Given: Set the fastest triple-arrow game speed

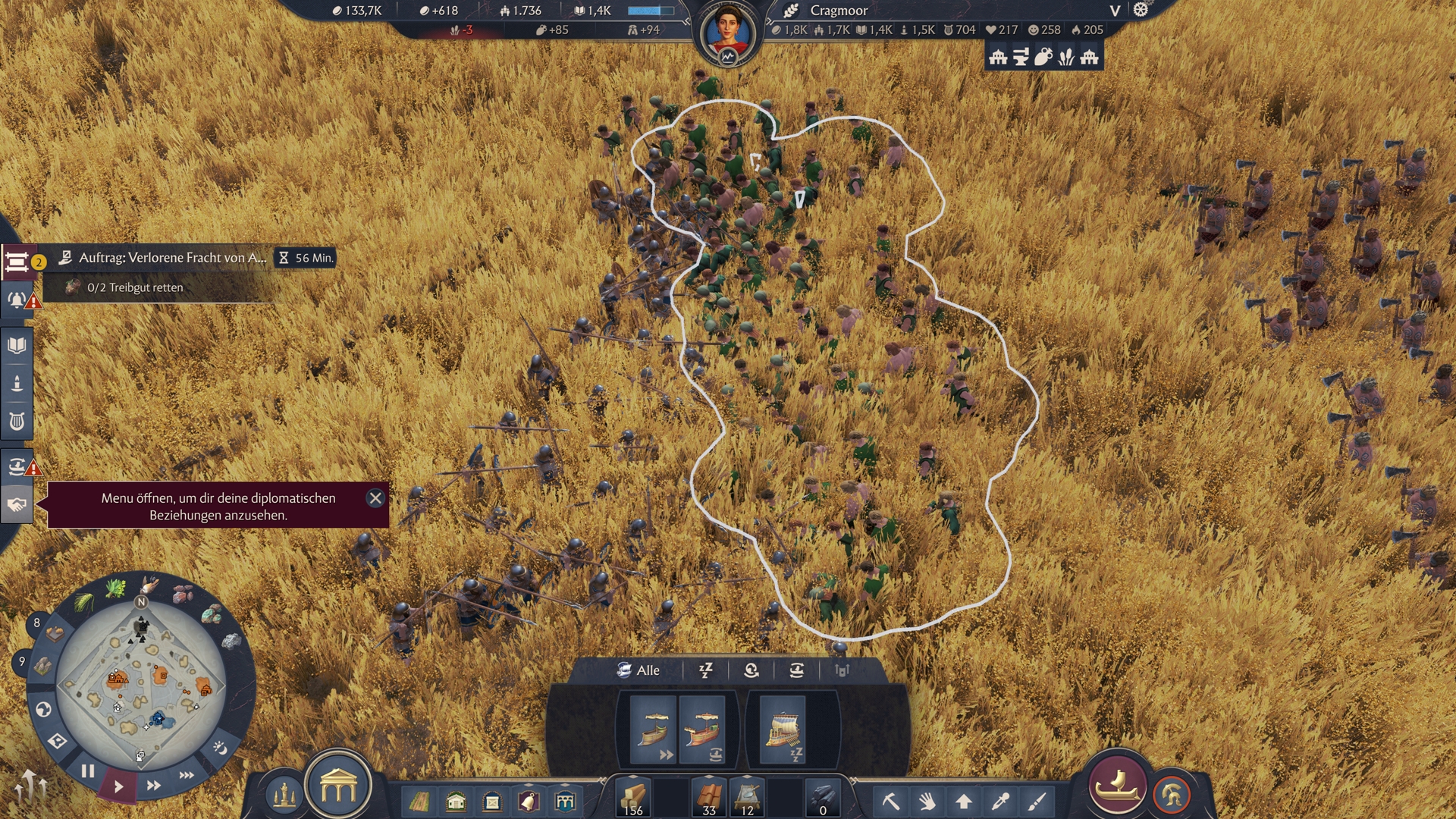Looking at the screenshot, I should (187, 775).
